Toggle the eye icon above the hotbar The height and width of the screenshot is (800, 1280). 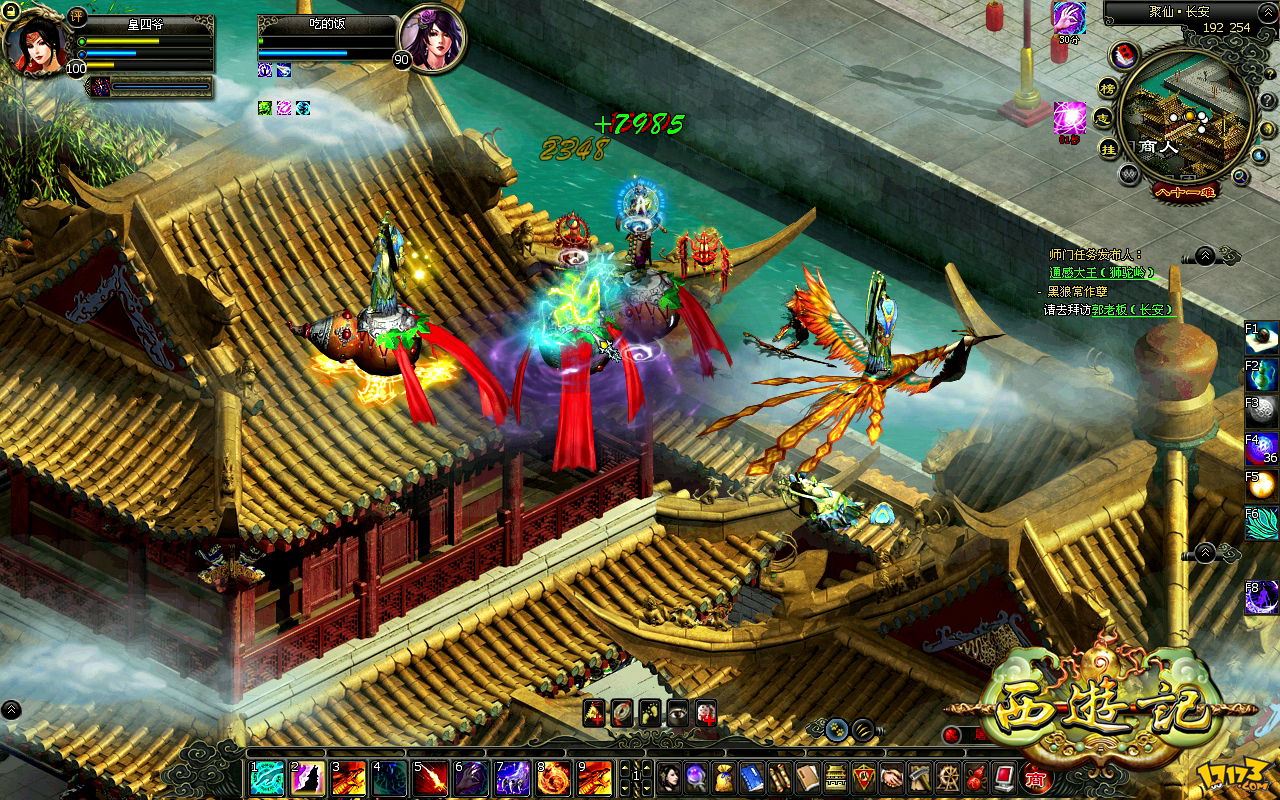point(678,712)
